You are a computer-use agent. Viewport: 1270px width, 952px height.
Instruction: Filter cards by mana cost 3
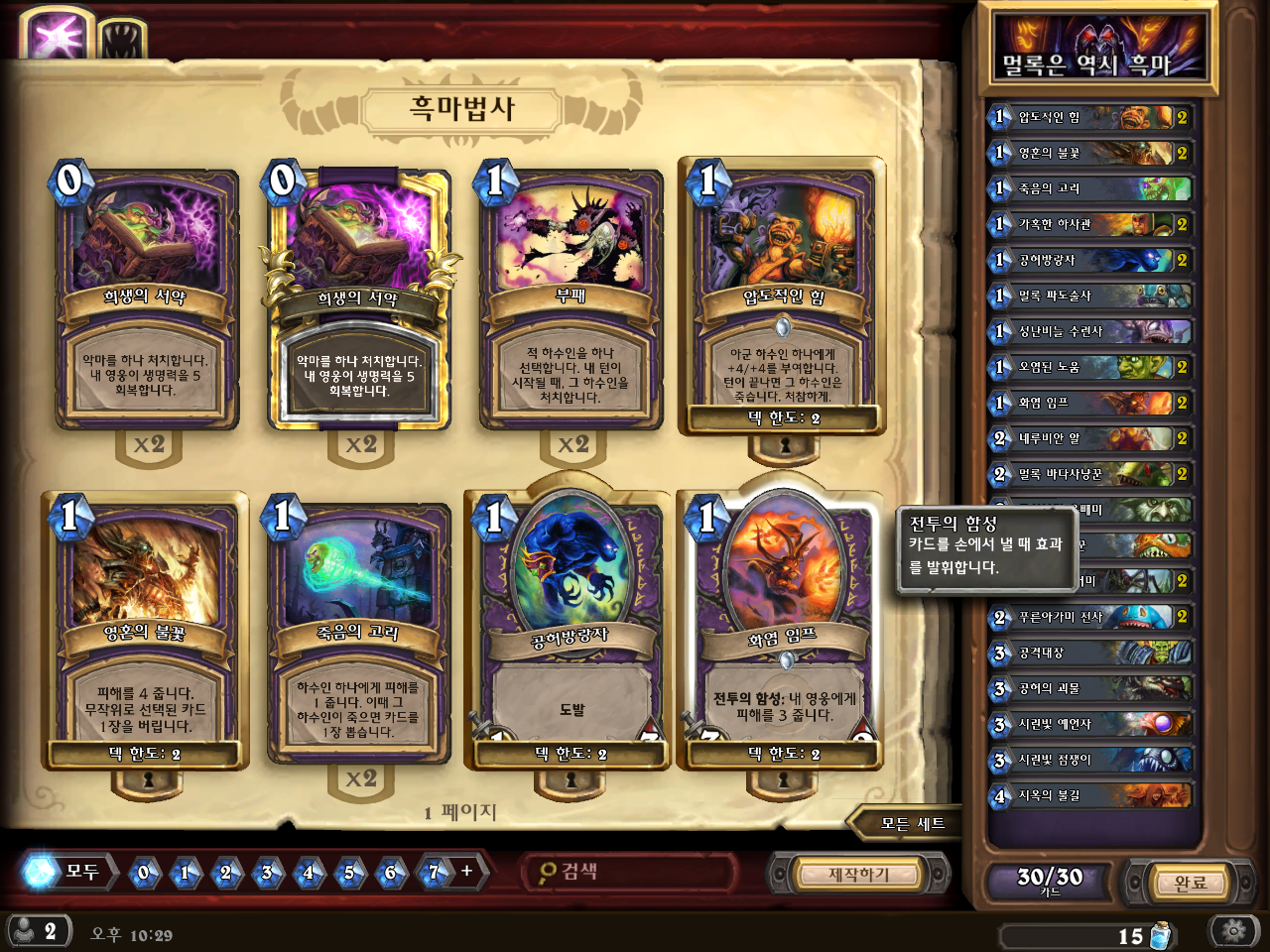pos(267,873)
